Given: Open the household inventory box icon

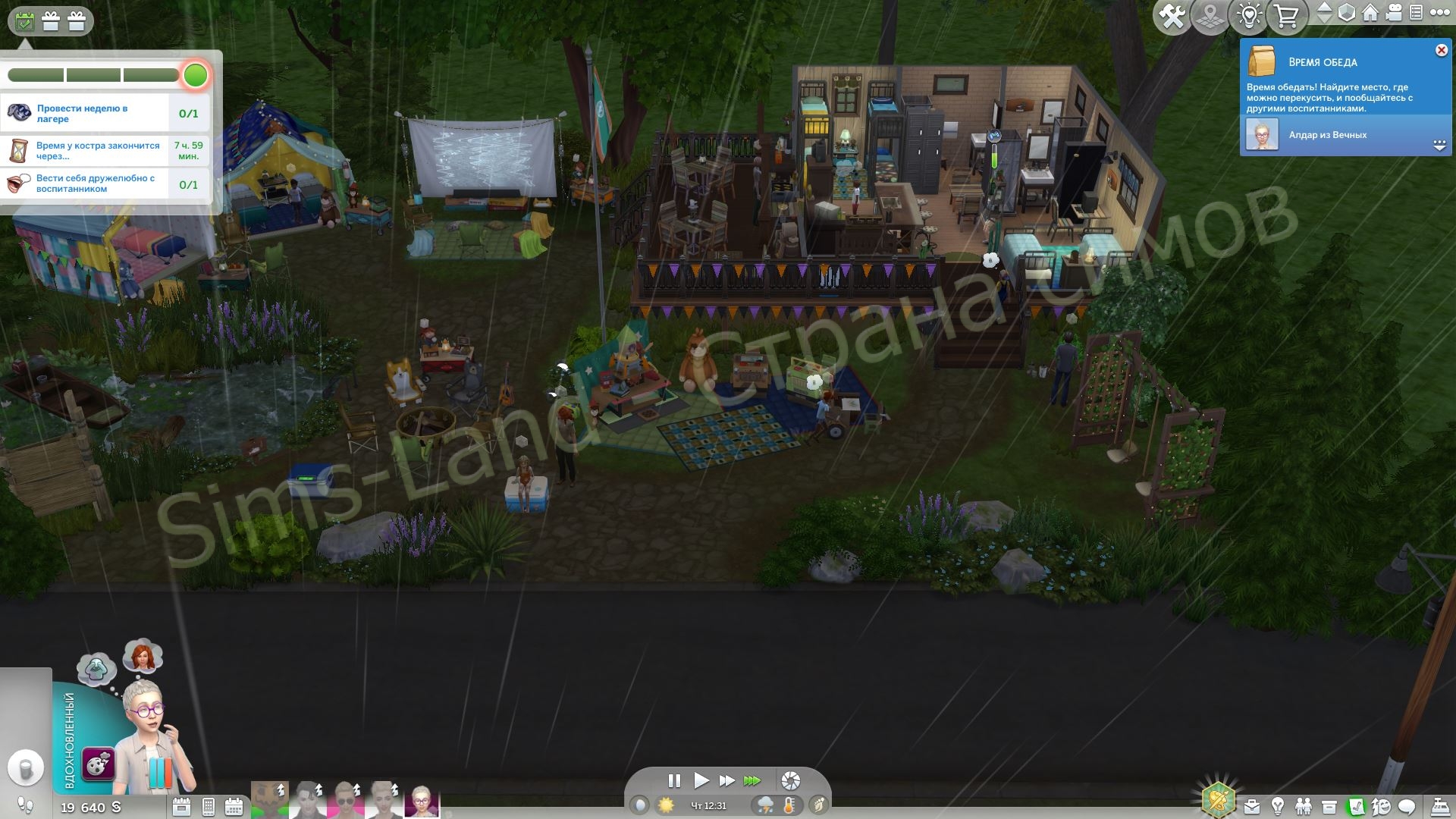Looking at the screenshot, I should [x=1329, y=806].
